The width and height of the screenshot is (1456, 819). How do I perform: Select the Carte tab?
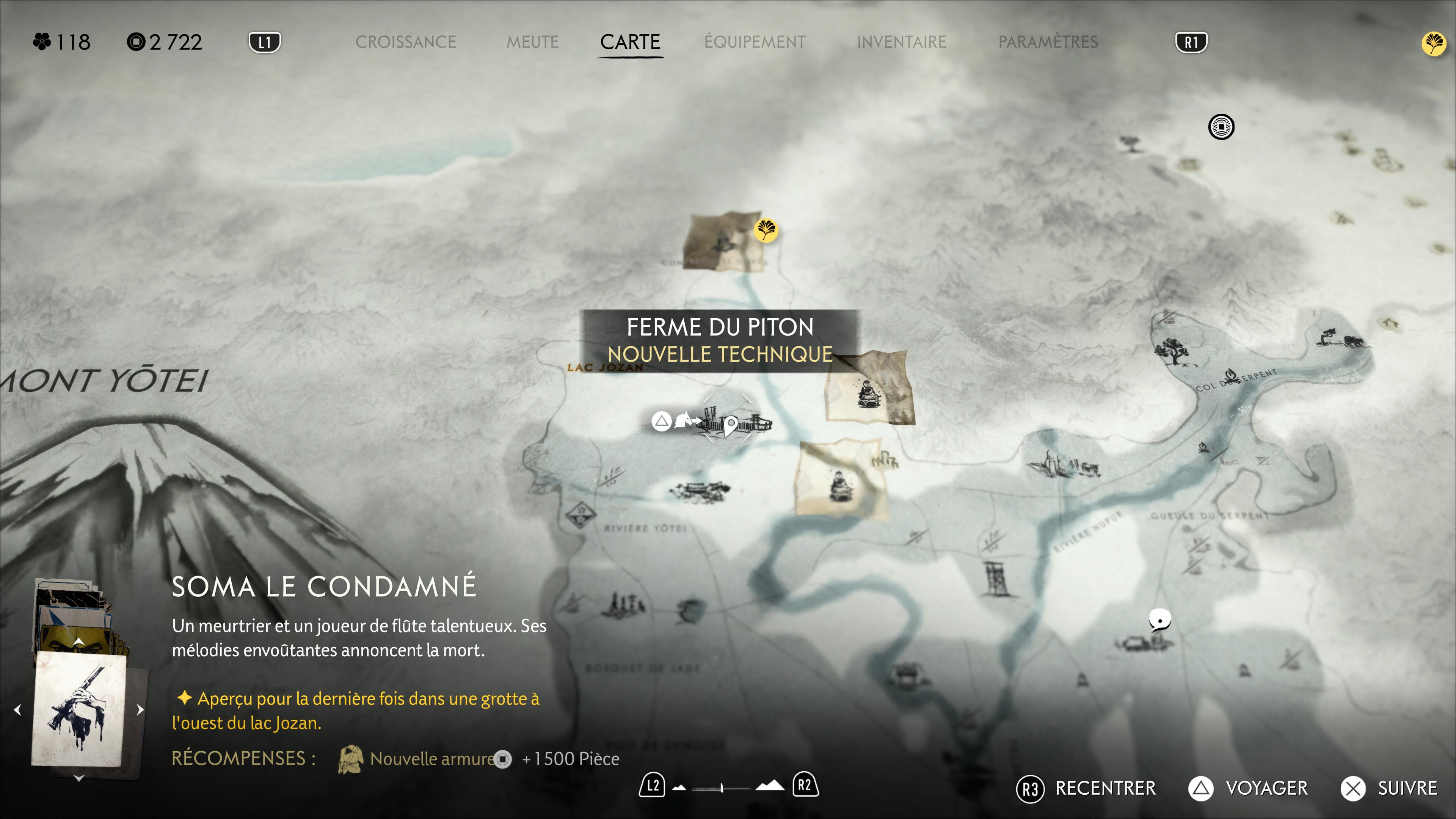coord(630,42)
